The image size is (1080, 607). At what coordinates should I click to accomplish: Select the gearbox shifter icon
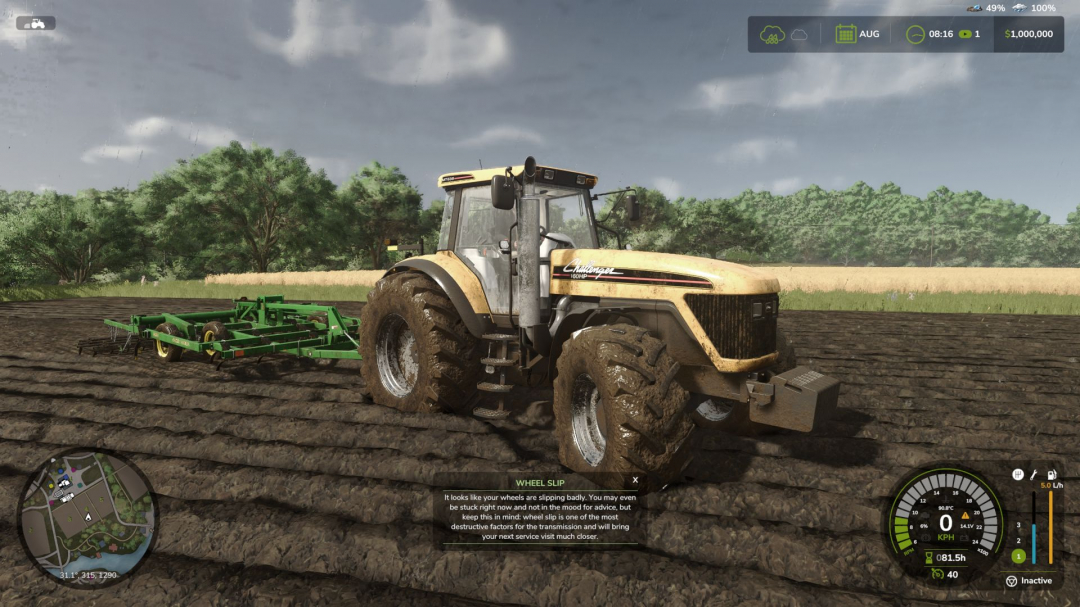pyautogui.click(x=1018, y=474)
